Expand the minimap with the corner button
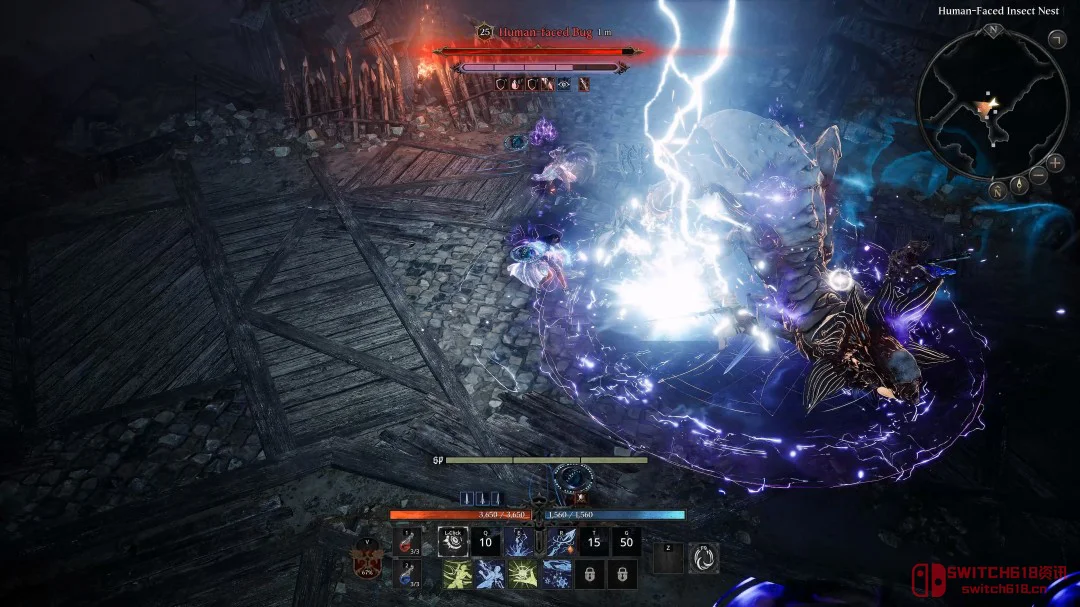Image resolution: width=1080 pixels, height=607 pixels. tap(1056, 39)
